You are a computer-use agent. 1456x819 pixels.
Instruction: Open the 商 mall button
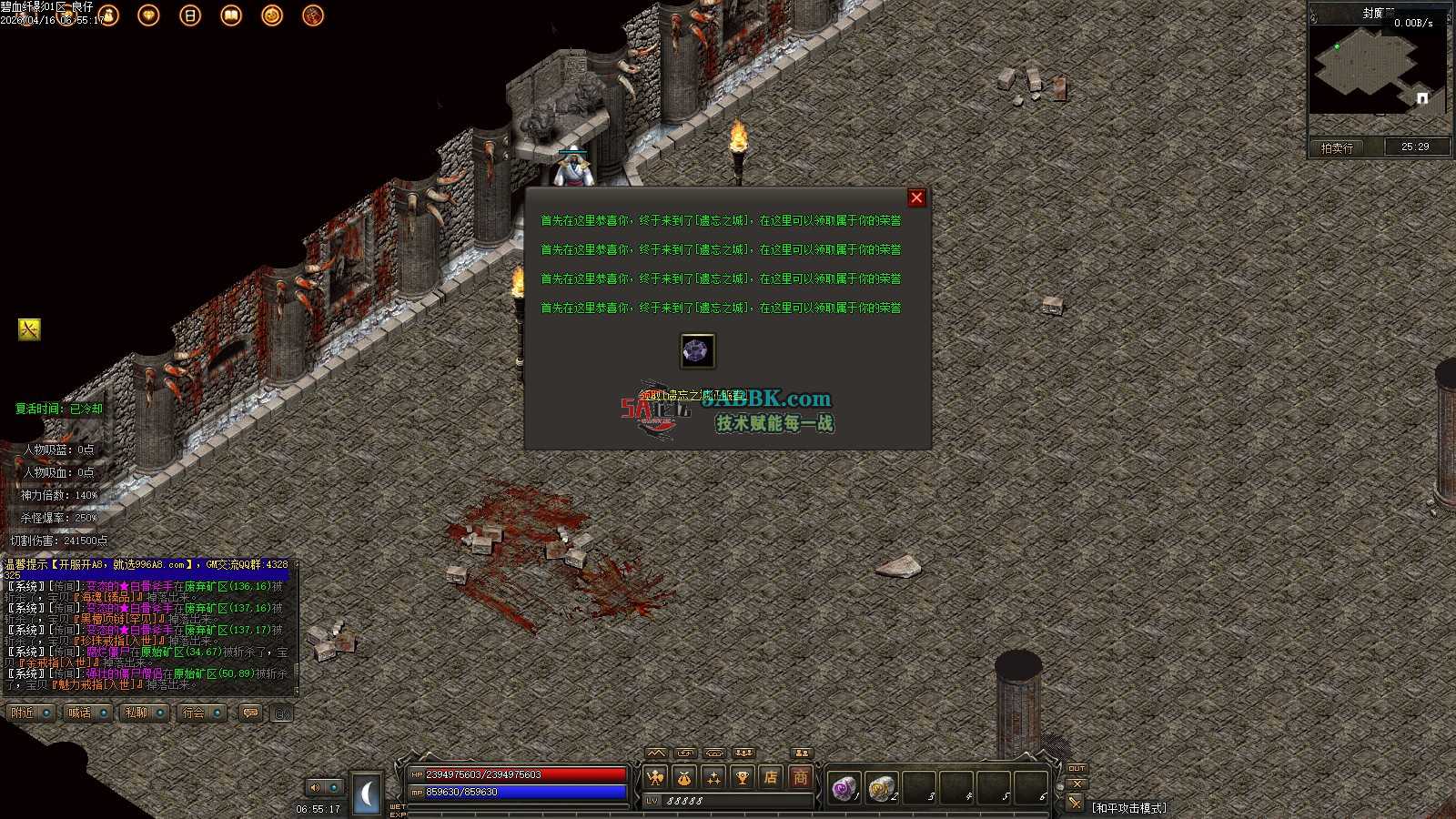801,777
